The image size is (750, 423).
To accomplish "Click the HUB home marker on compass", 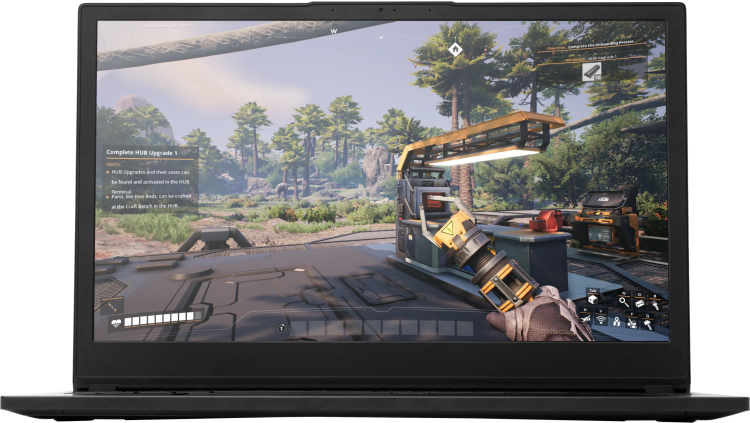I will click(x=455, y=48).
